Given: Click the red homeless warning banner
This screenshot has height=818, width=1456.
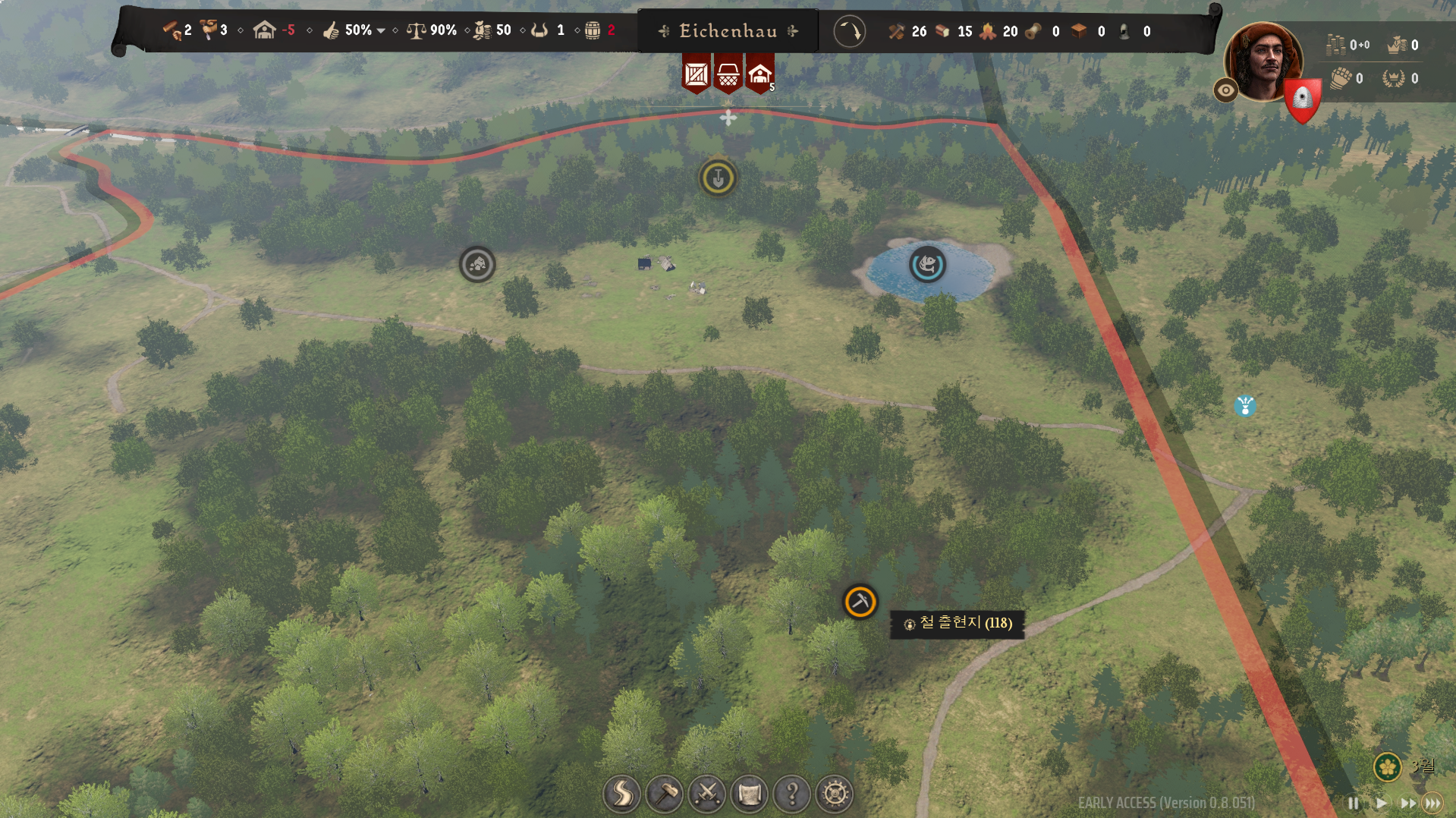Looking at the screenshot, I should coord(760,74).
